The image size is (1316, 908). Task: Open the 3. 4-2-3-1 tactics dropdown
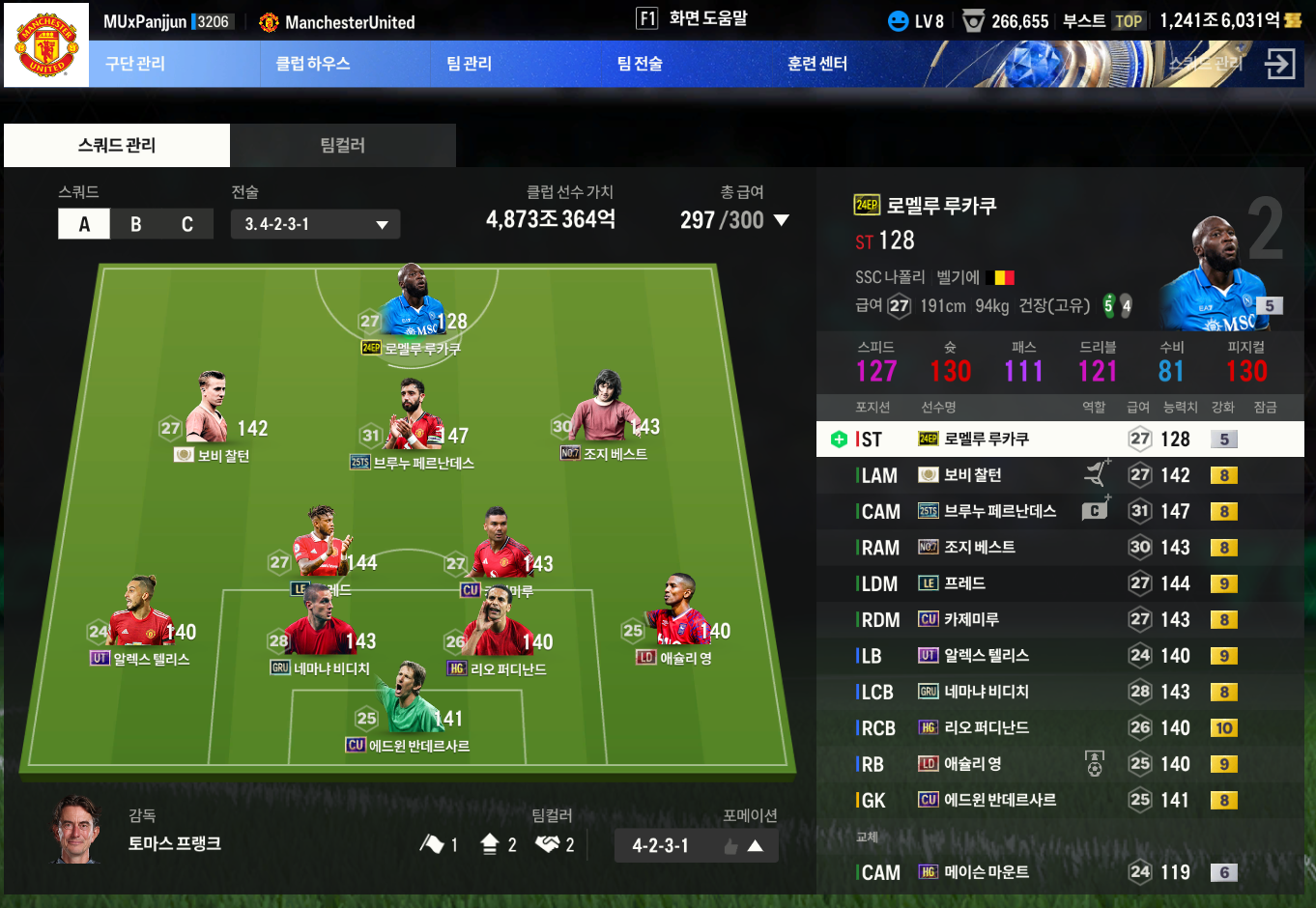click(x=315, y=224)
